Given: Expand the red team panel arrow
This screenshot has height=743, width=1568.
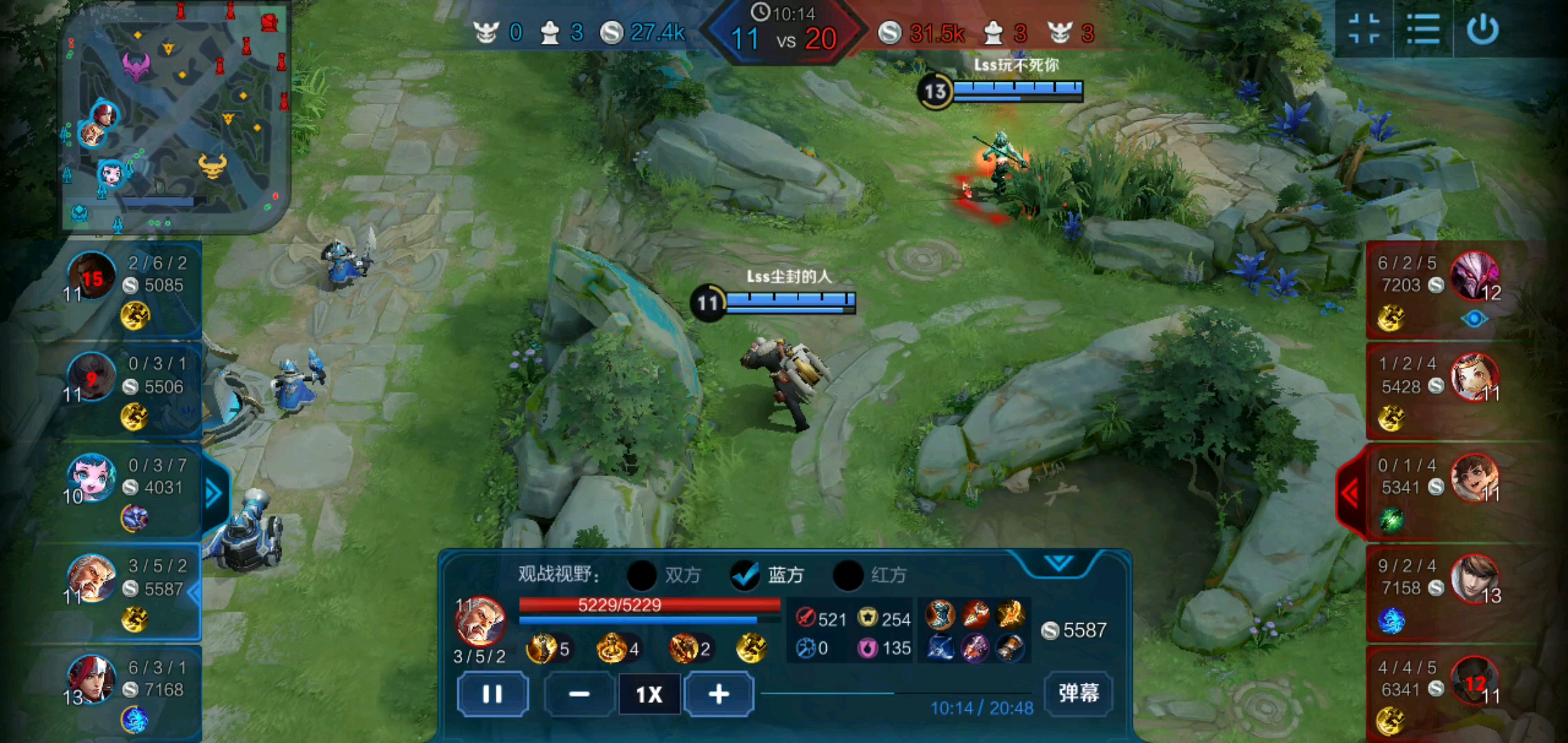Looking at the screenshot, I should pyautogui.click(x=1350, y=493).
